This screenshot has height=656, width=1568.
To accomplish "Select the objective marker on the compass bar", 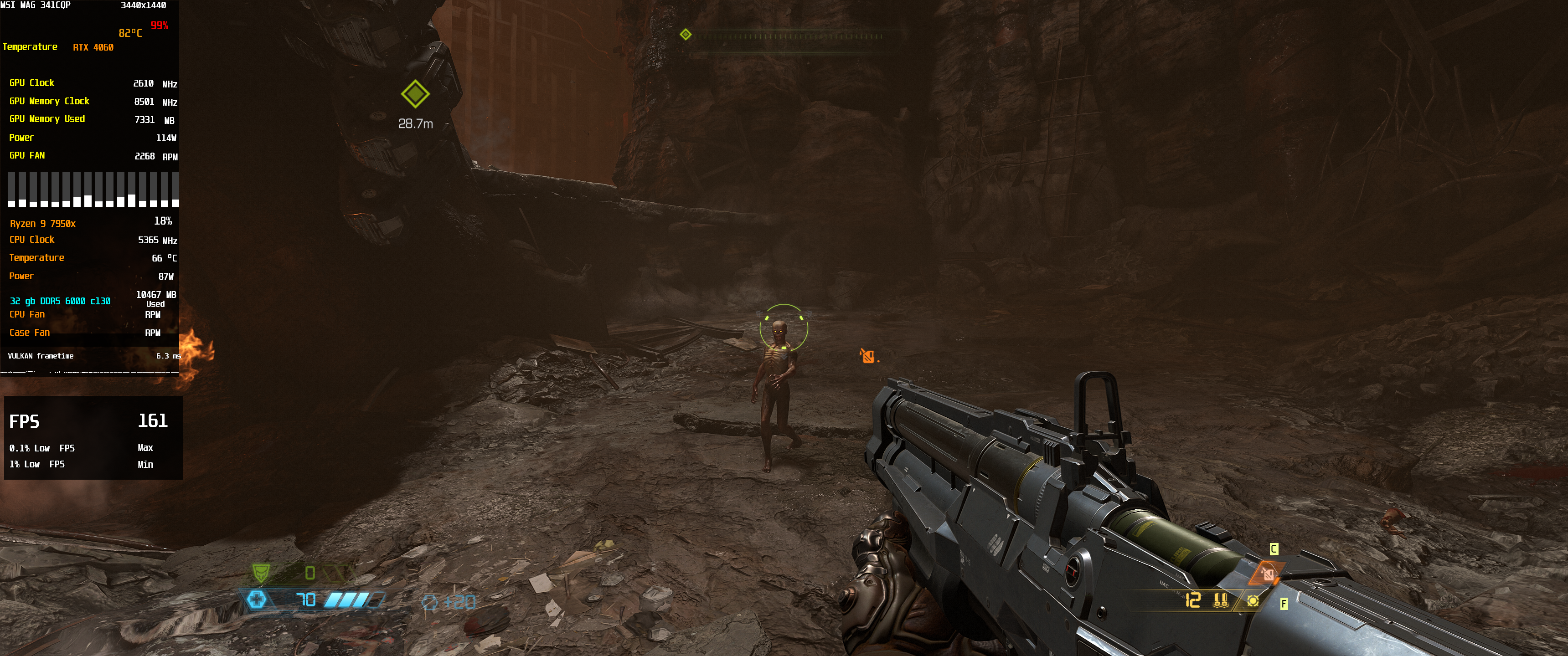I will pos(686,35).
